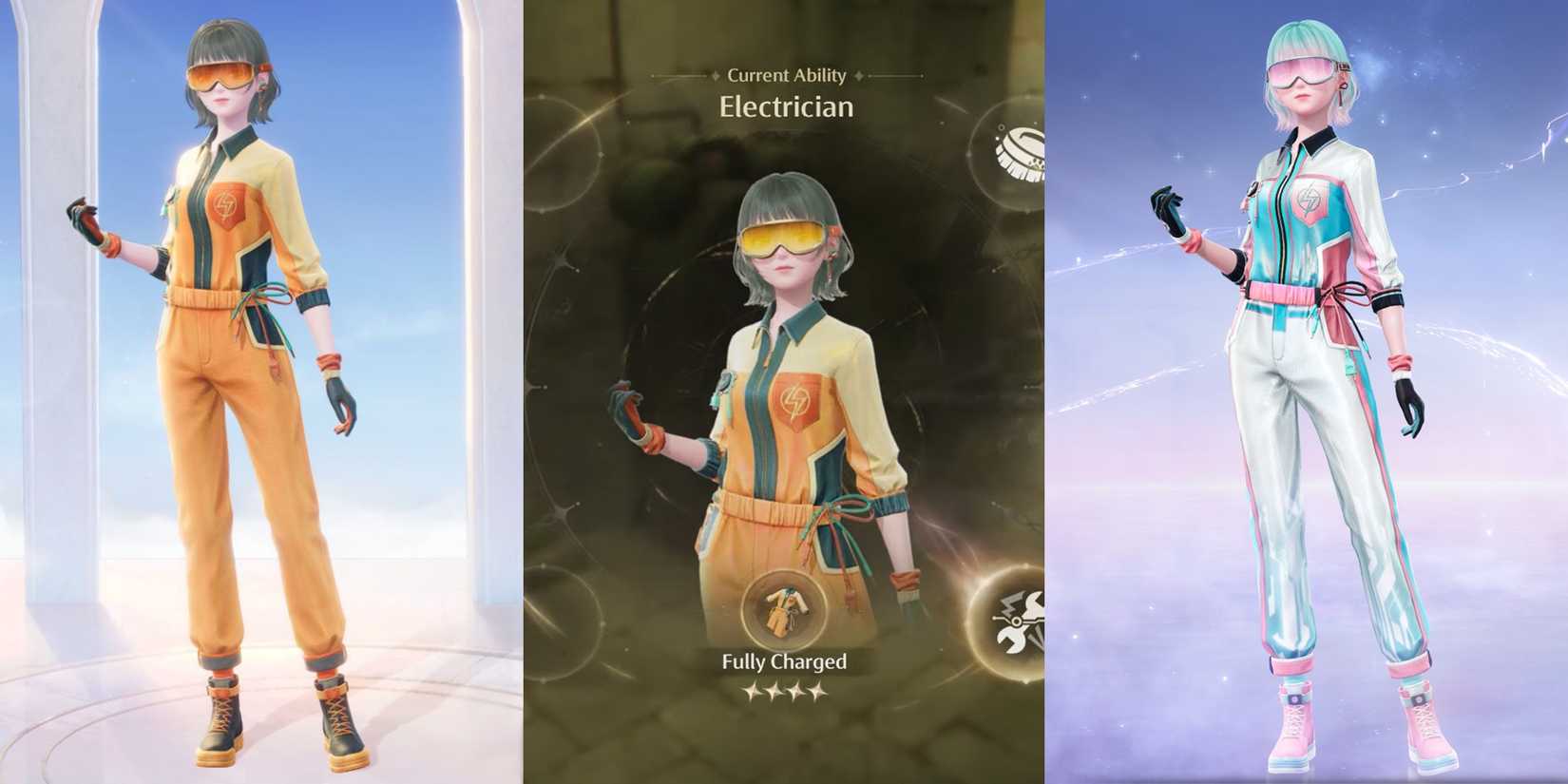Click the Fully Charged label
This screenshot has width=1568, height=784.
tap(785, 662)
